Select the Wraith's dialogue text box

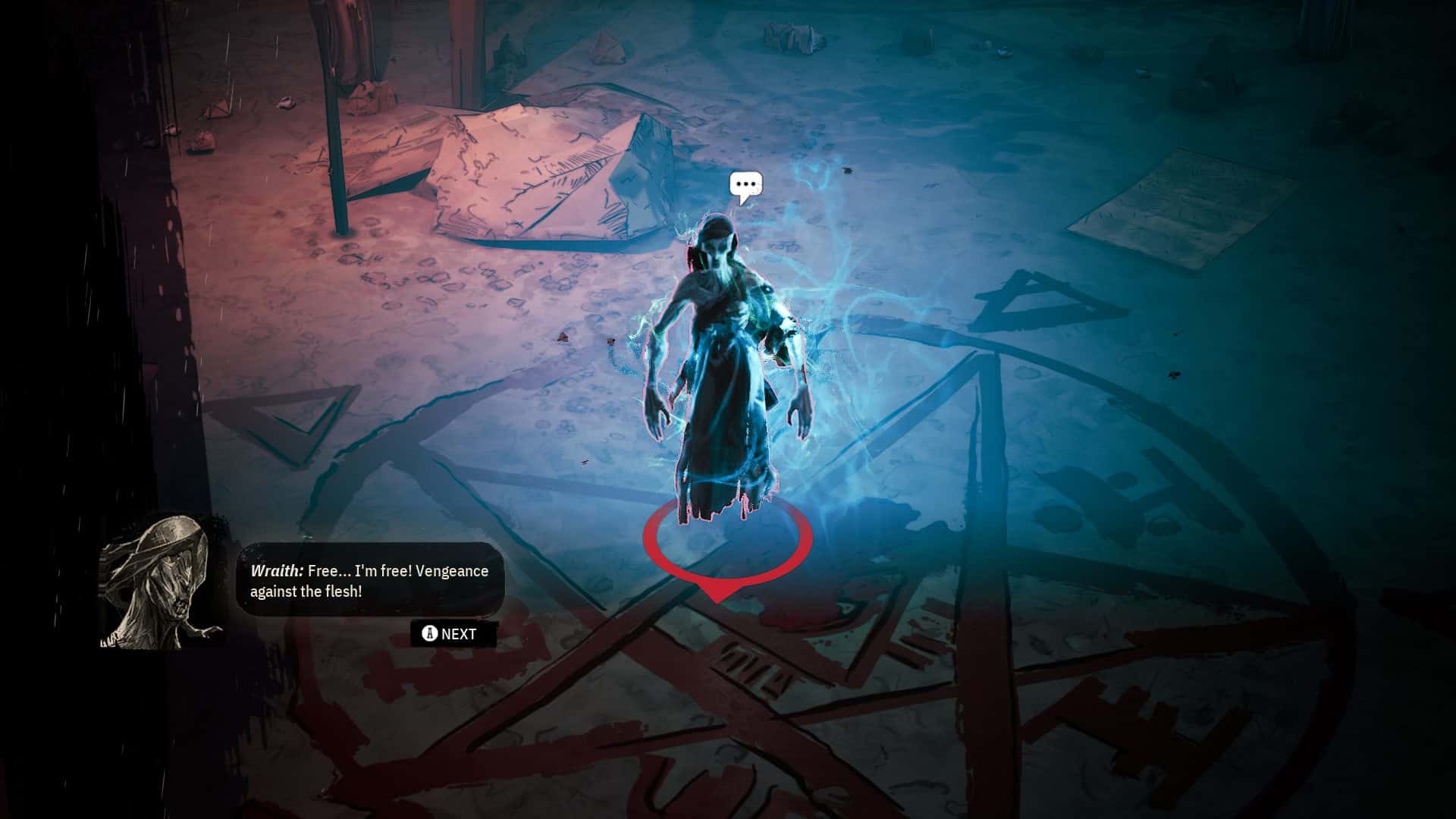pyautogui.click(x=370, y=580)
